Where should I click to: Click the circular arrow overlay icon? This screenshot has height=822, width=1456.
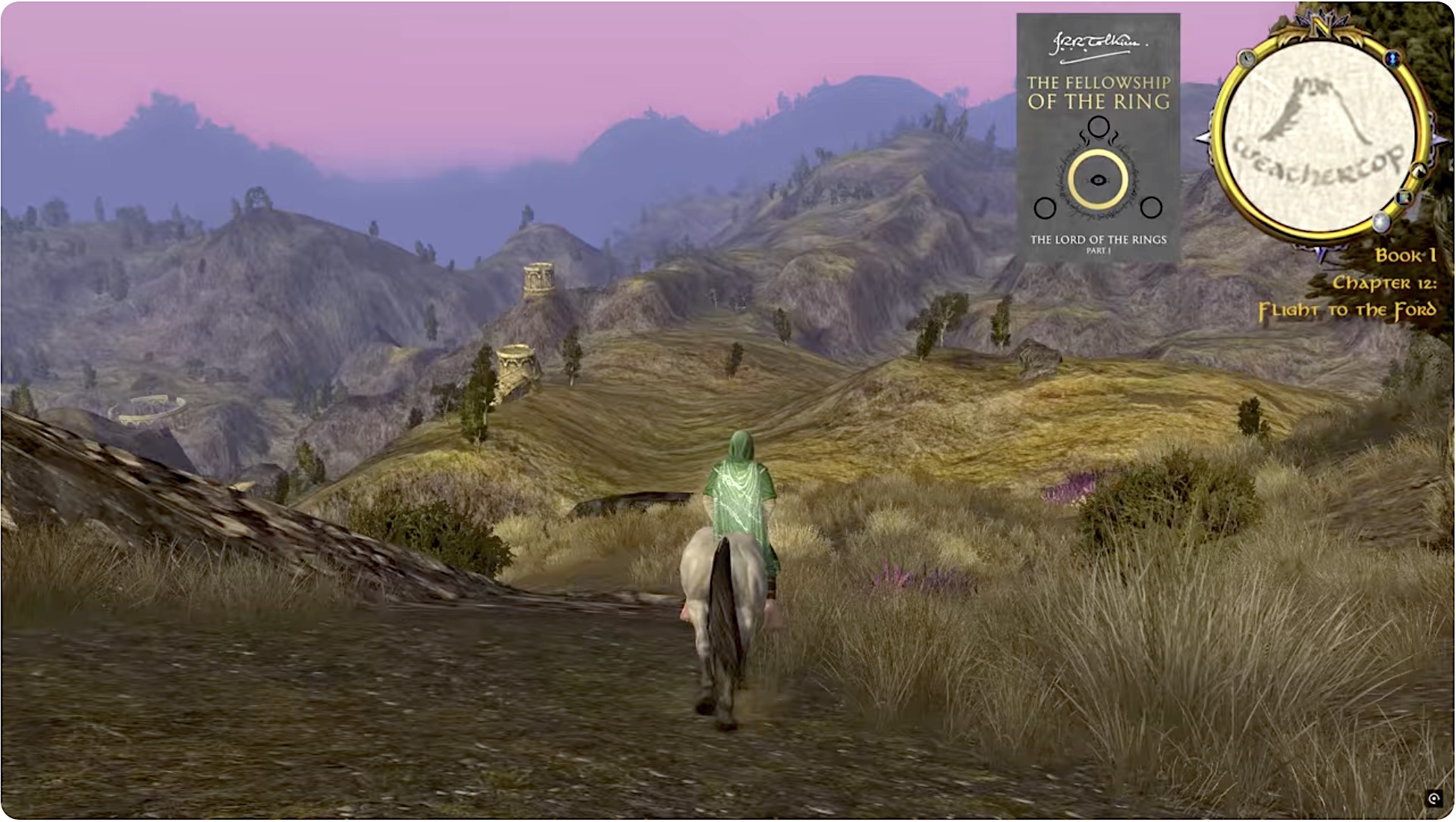click(x=1434, y=799)
